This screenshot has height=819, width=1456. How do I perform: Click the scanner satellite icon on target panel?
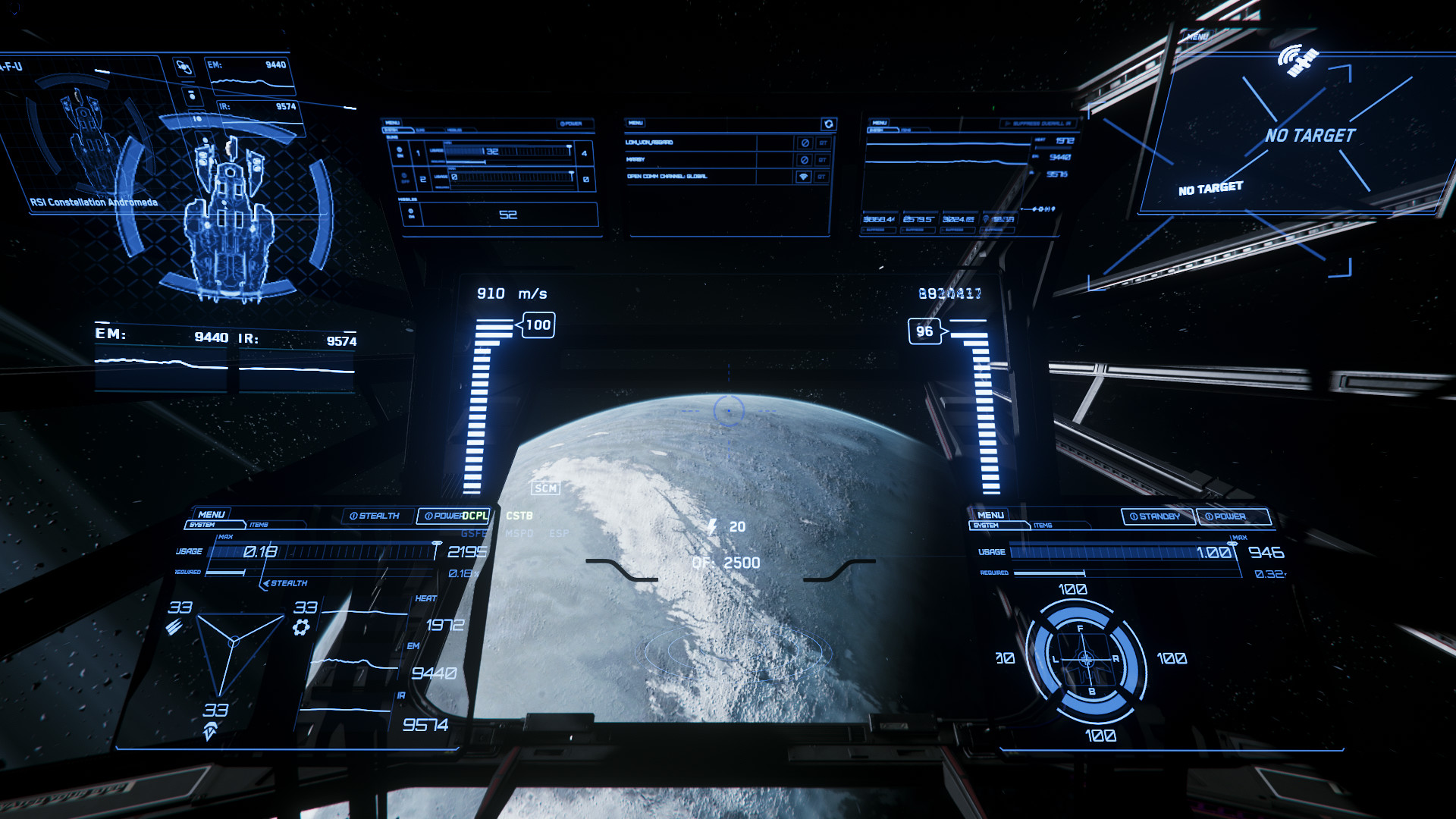coord(1298,61)
